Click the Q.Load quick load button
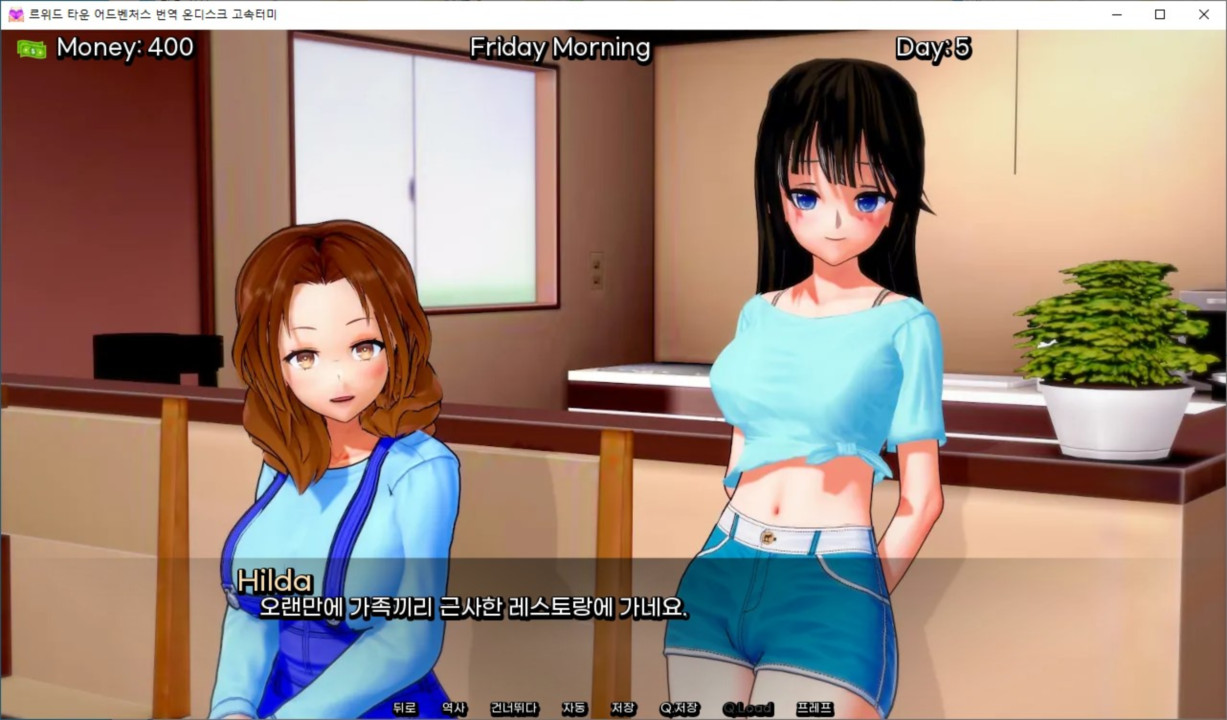The image size is (1227, 720). [x=748, y=708]
